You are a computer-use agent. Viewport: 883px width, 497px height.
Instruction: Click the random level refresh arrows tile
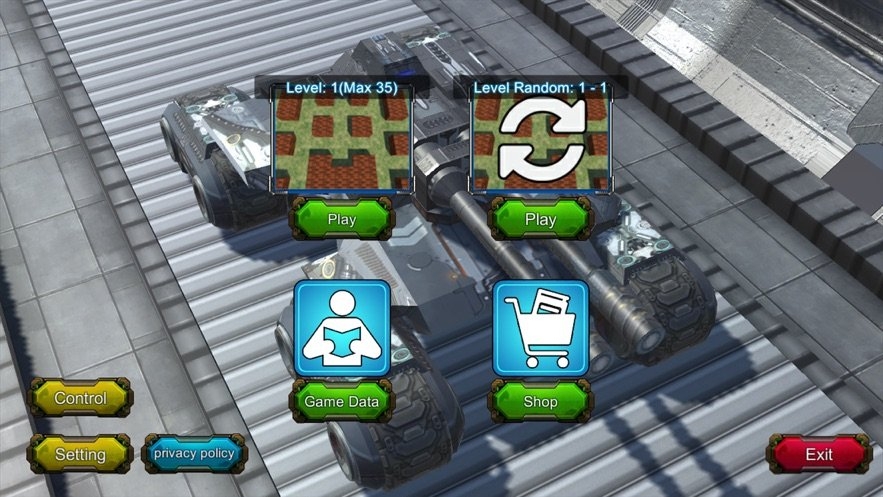point(540,143)
